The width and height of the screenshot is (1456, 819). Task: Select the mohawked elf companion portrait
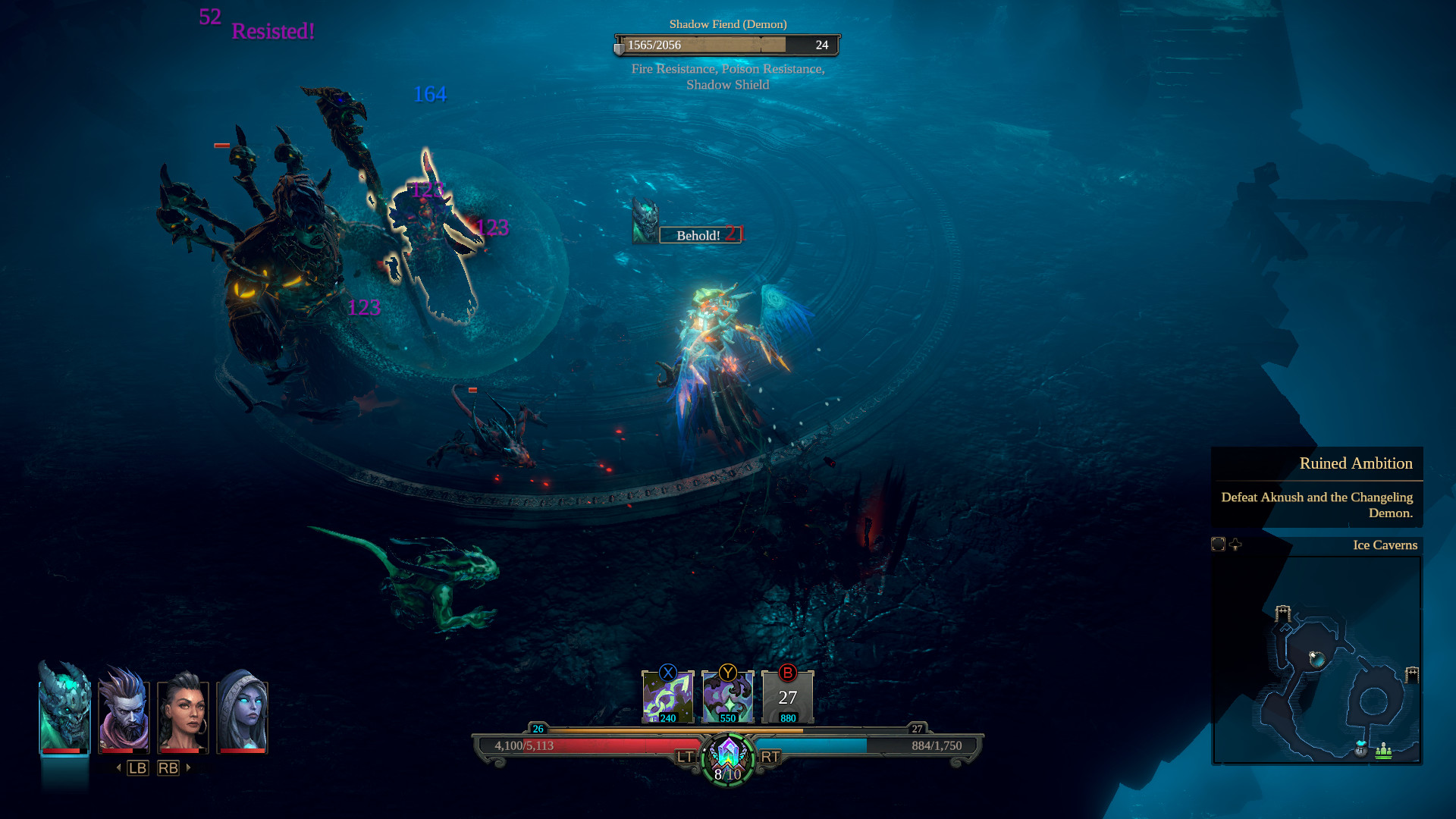[124, 711]
